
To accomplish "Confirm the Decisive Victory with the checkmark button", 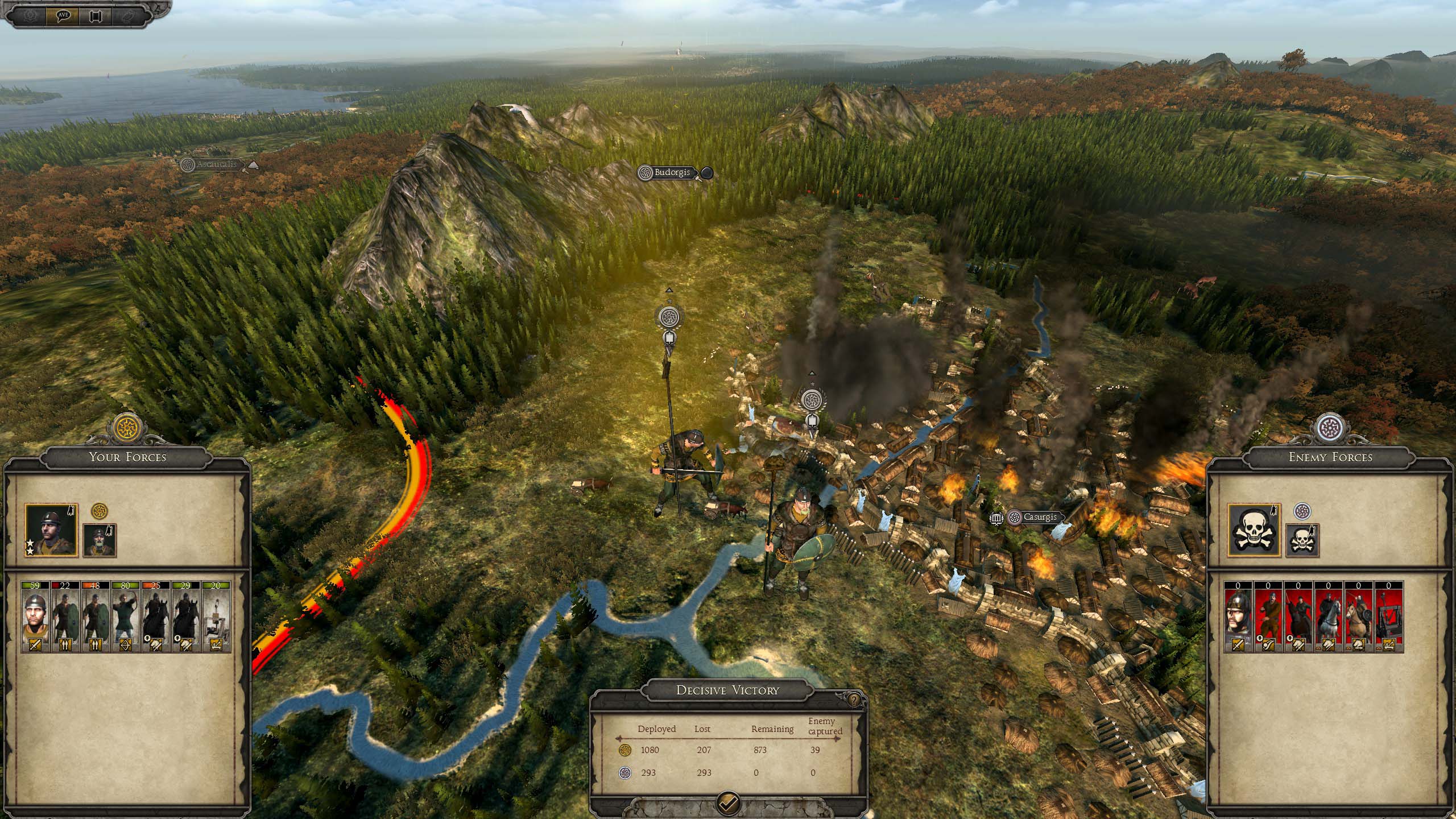I will (728, 803).
